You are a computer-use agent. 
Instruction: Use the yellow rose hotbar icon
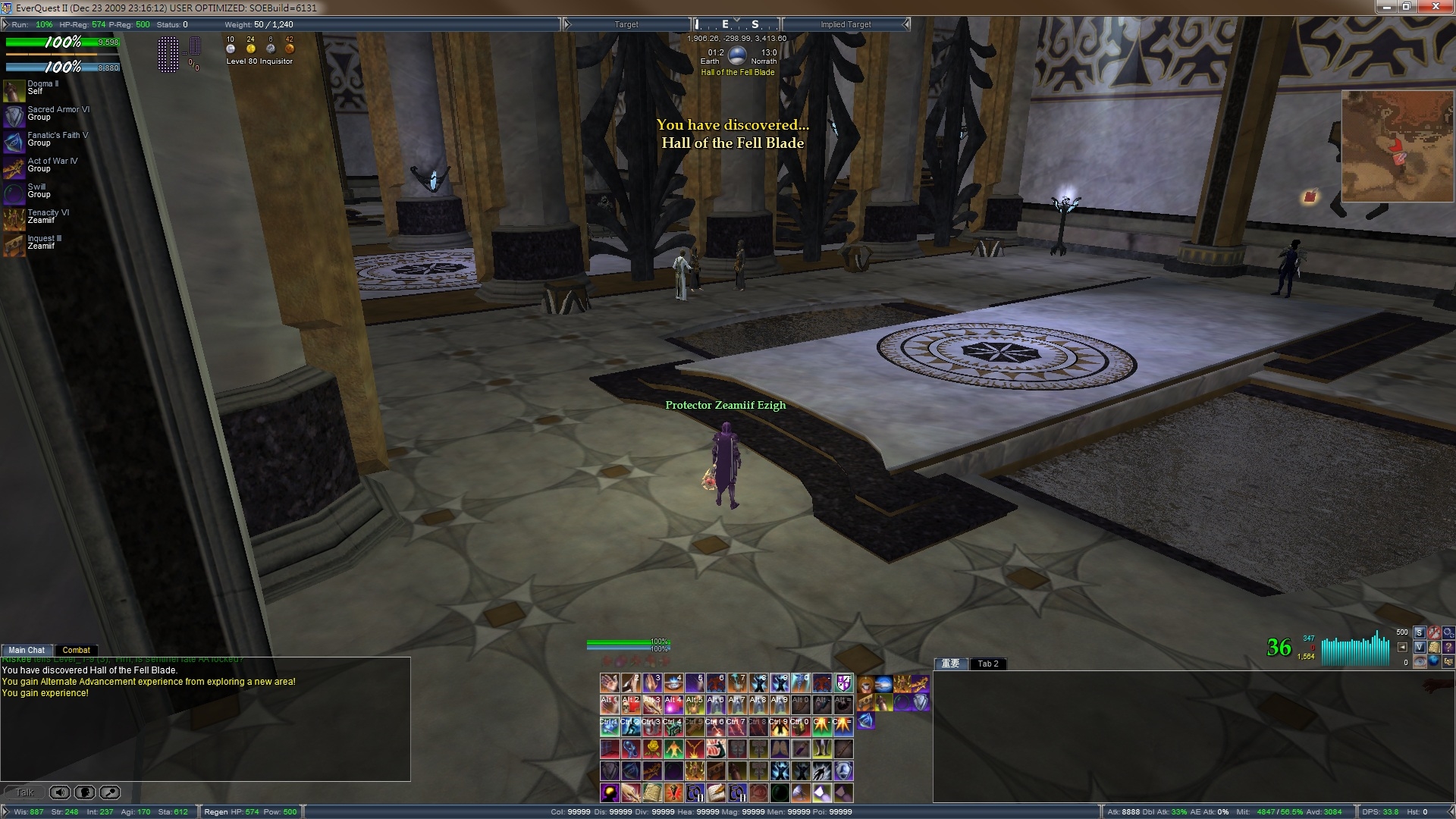pyautogui.click(x=652, y=749)
